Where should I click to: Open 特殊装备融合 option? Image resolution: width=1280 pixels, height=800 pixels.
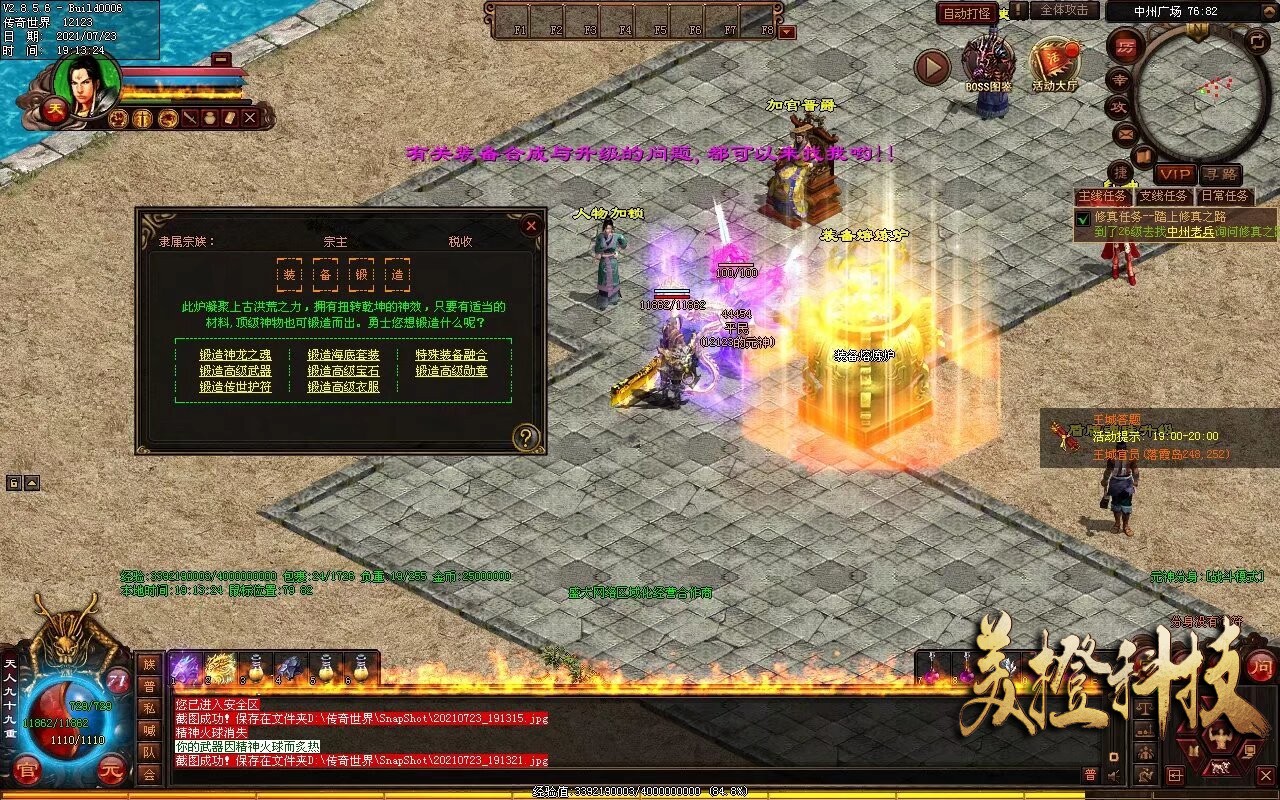(451, 355)
